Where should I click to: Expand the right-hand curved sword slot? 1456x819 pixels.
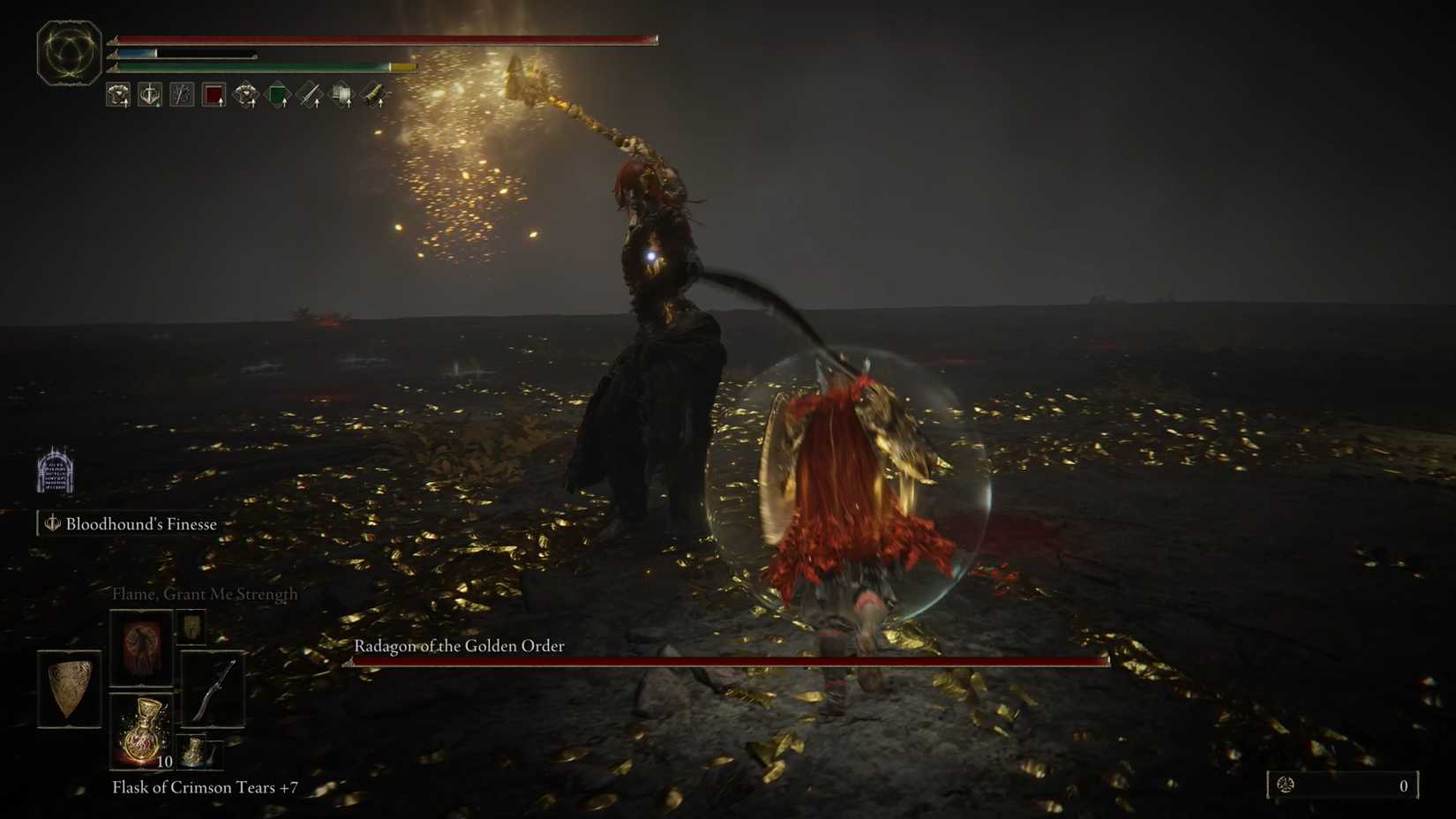click(x=214, y=690)
